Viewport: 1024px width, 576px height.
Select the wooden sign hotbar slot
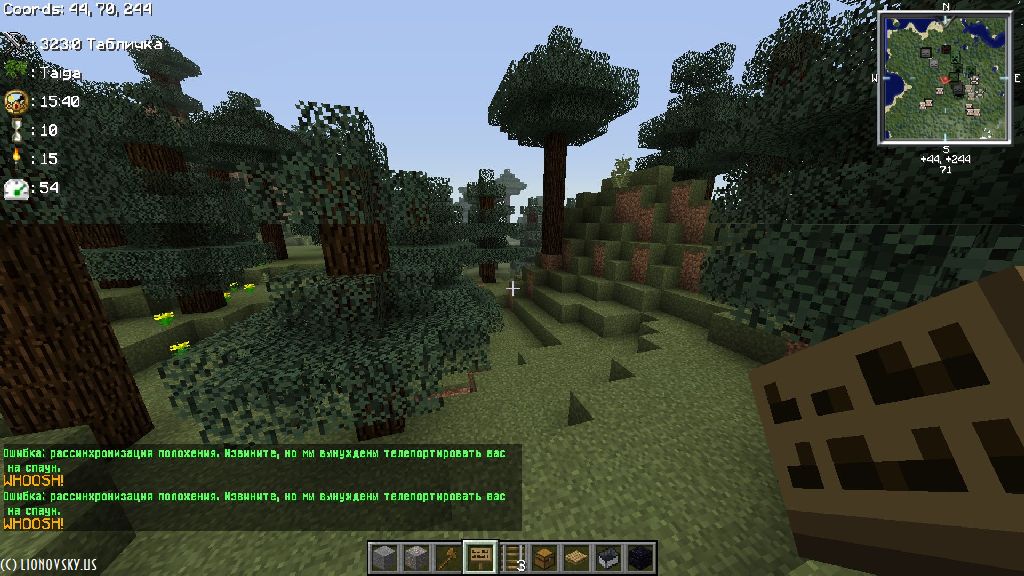pyautogui.click(x=482, y=556)
